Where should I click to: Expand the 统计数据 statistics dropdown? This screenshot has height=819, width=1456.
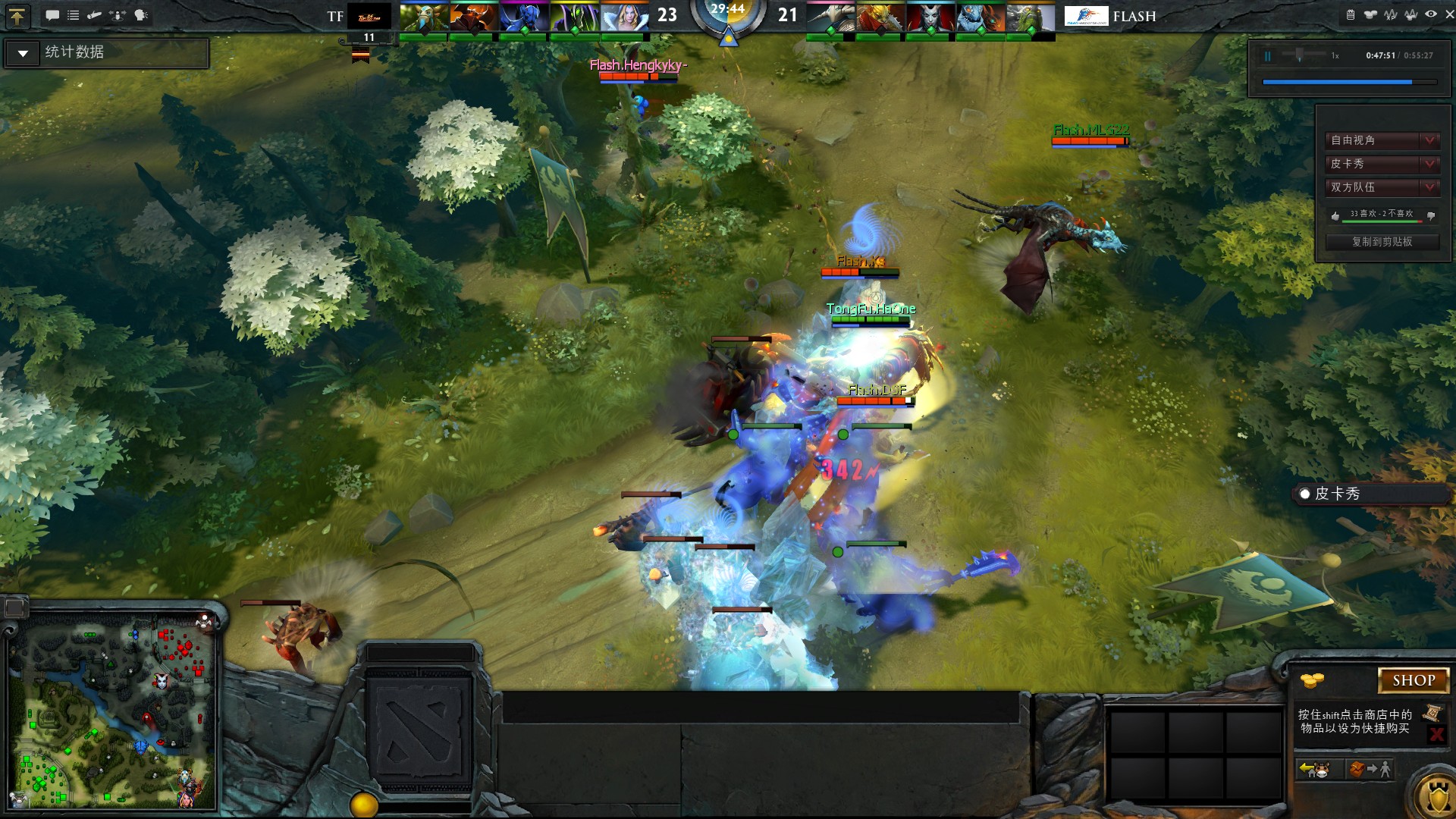(x=23, y=53)
